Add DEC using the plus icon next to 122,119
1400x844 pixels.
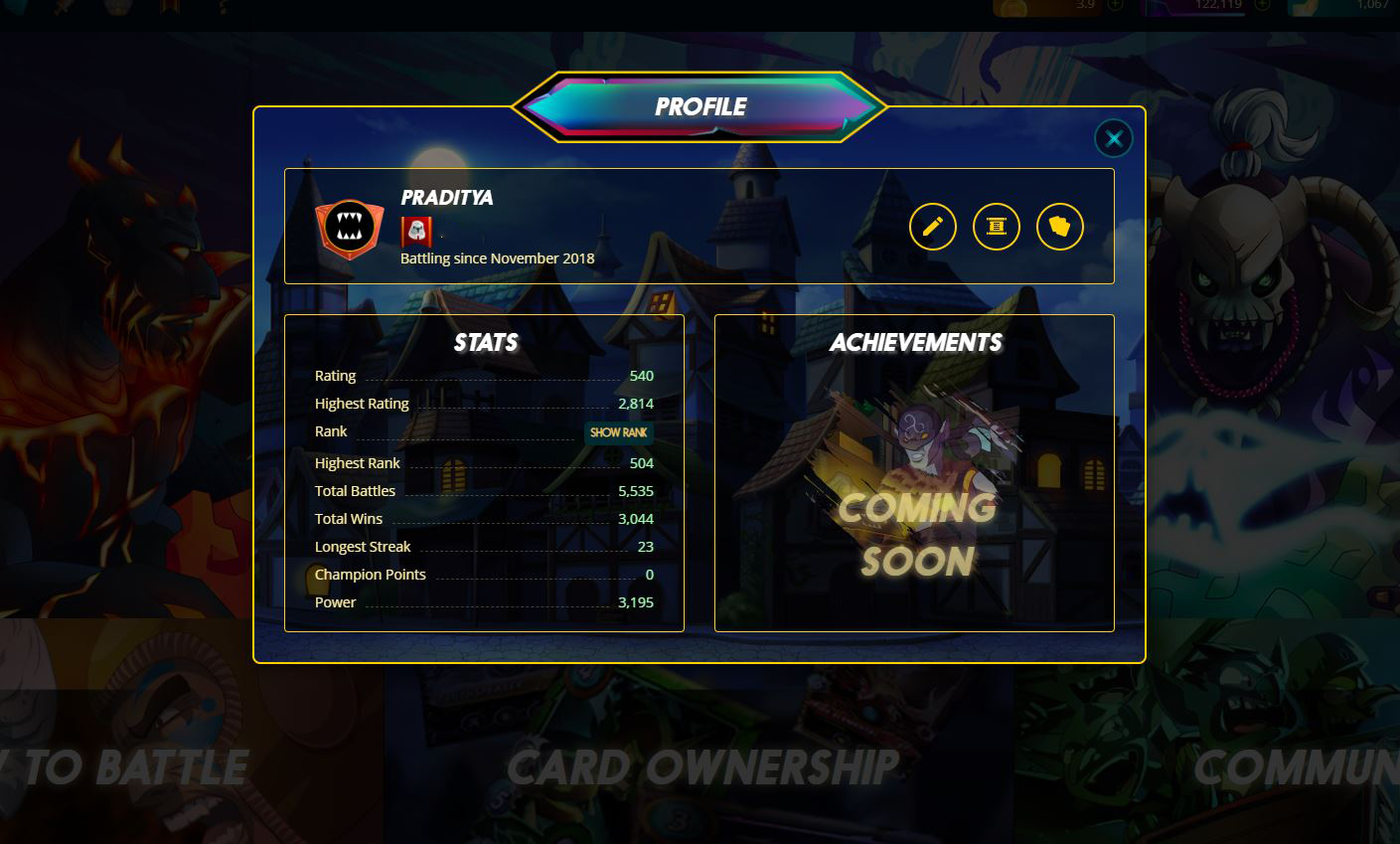click(x=1262, y=7)
